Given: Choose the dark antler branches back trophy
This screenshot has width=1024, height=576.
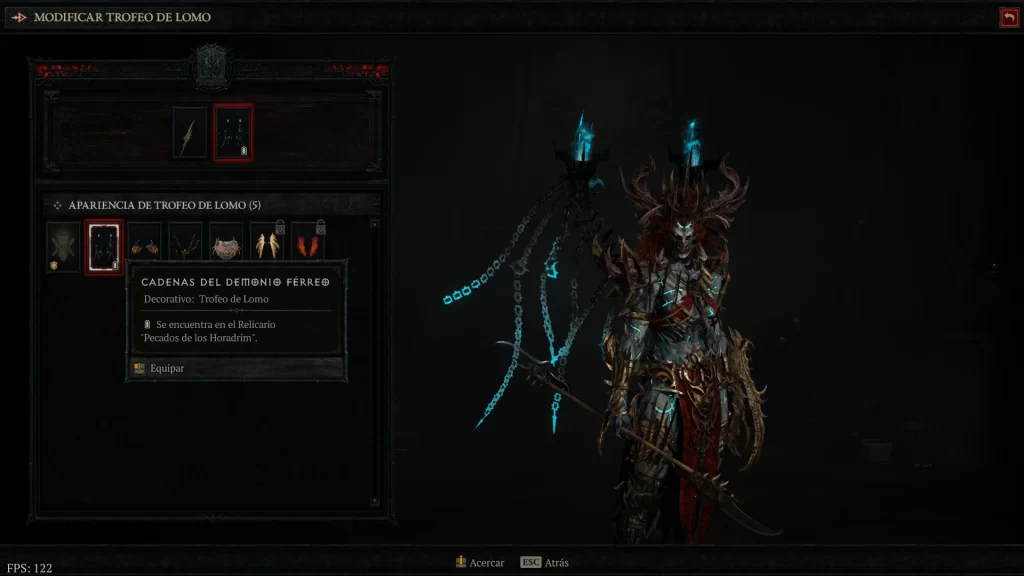Looking at the screenshot, I should click(185, 246).
